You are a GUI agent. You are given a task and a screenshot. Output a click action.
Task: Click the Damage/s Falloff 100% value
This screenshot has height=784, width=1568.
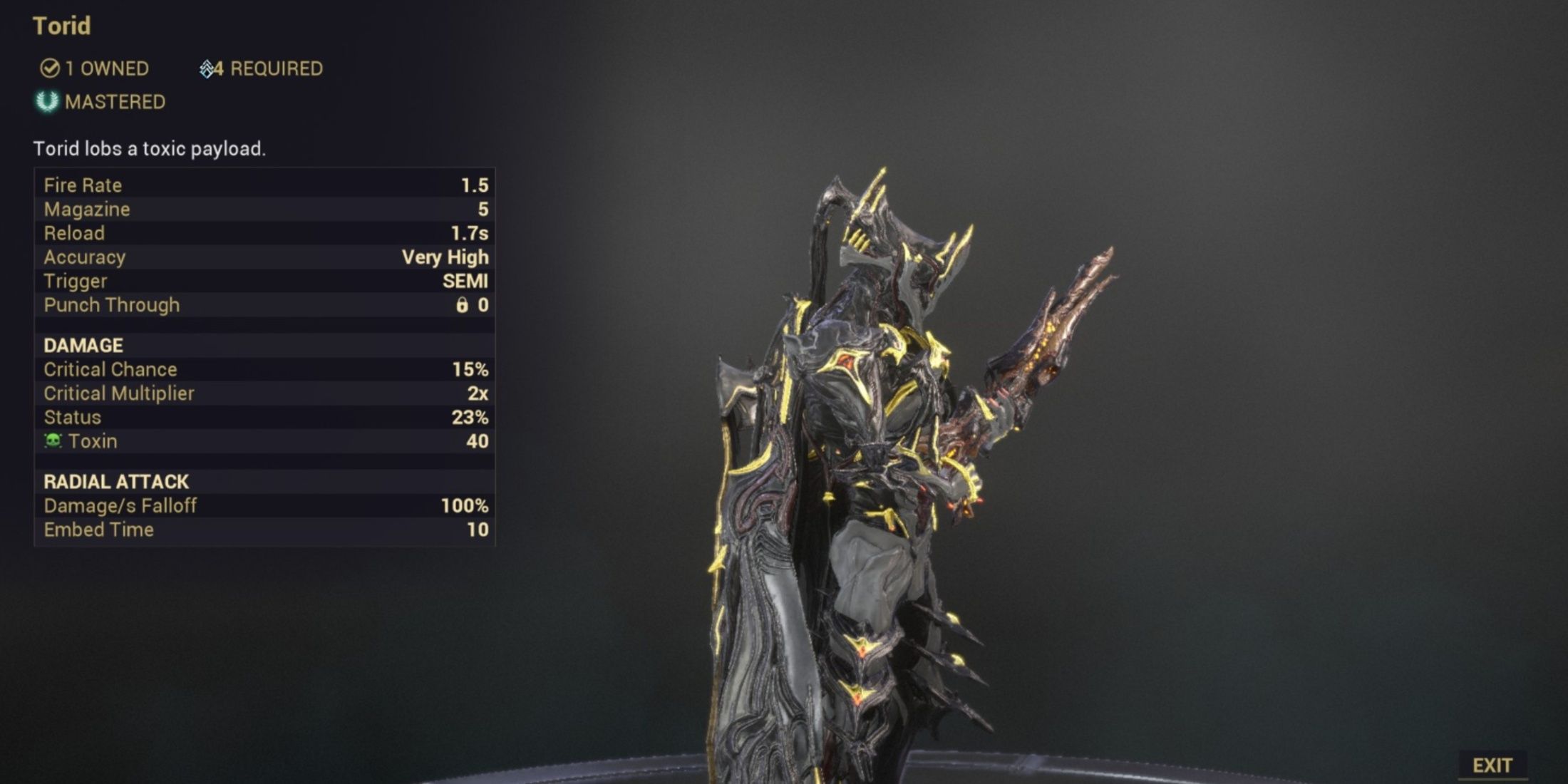[x=463, y=506]
